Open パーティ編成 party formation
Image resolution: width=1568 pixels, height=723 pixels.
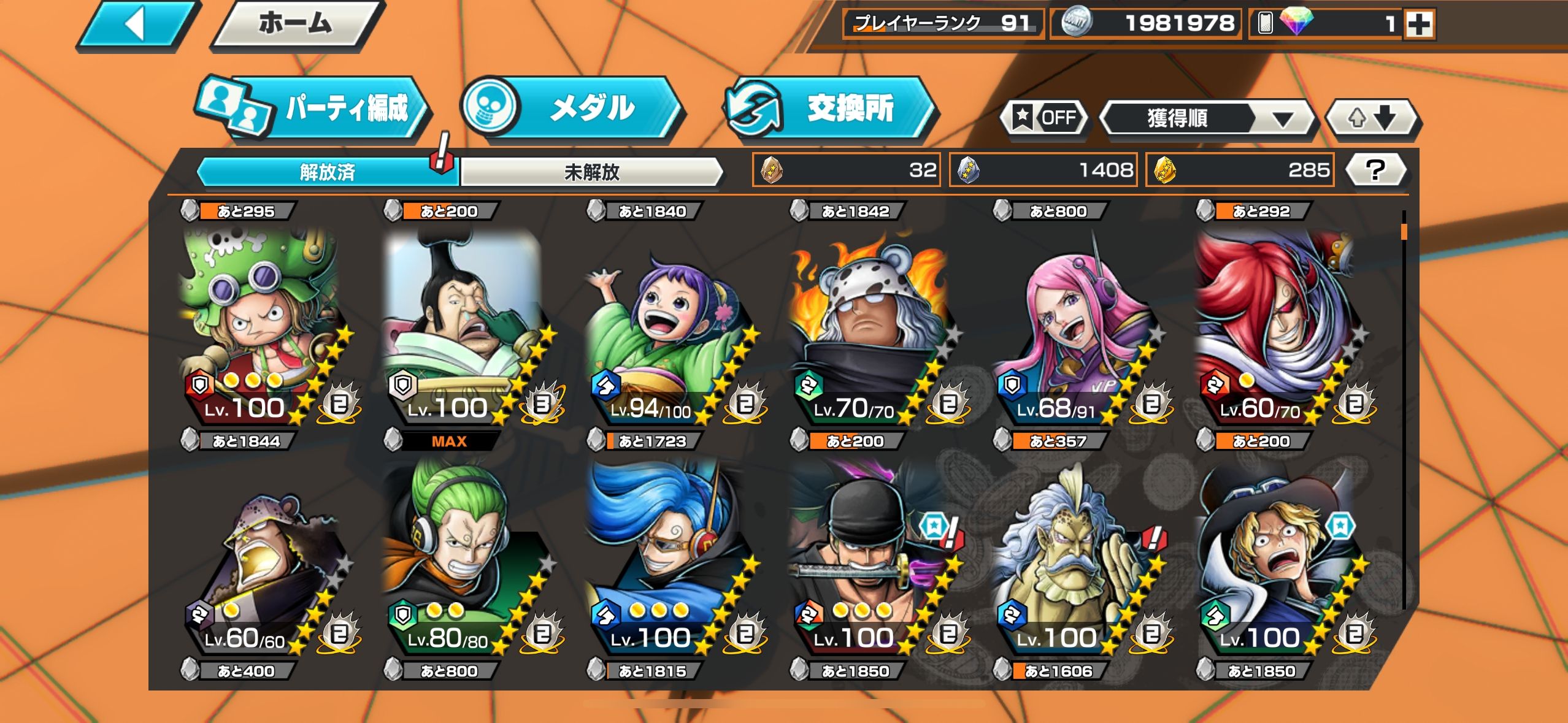pos(314,109)
